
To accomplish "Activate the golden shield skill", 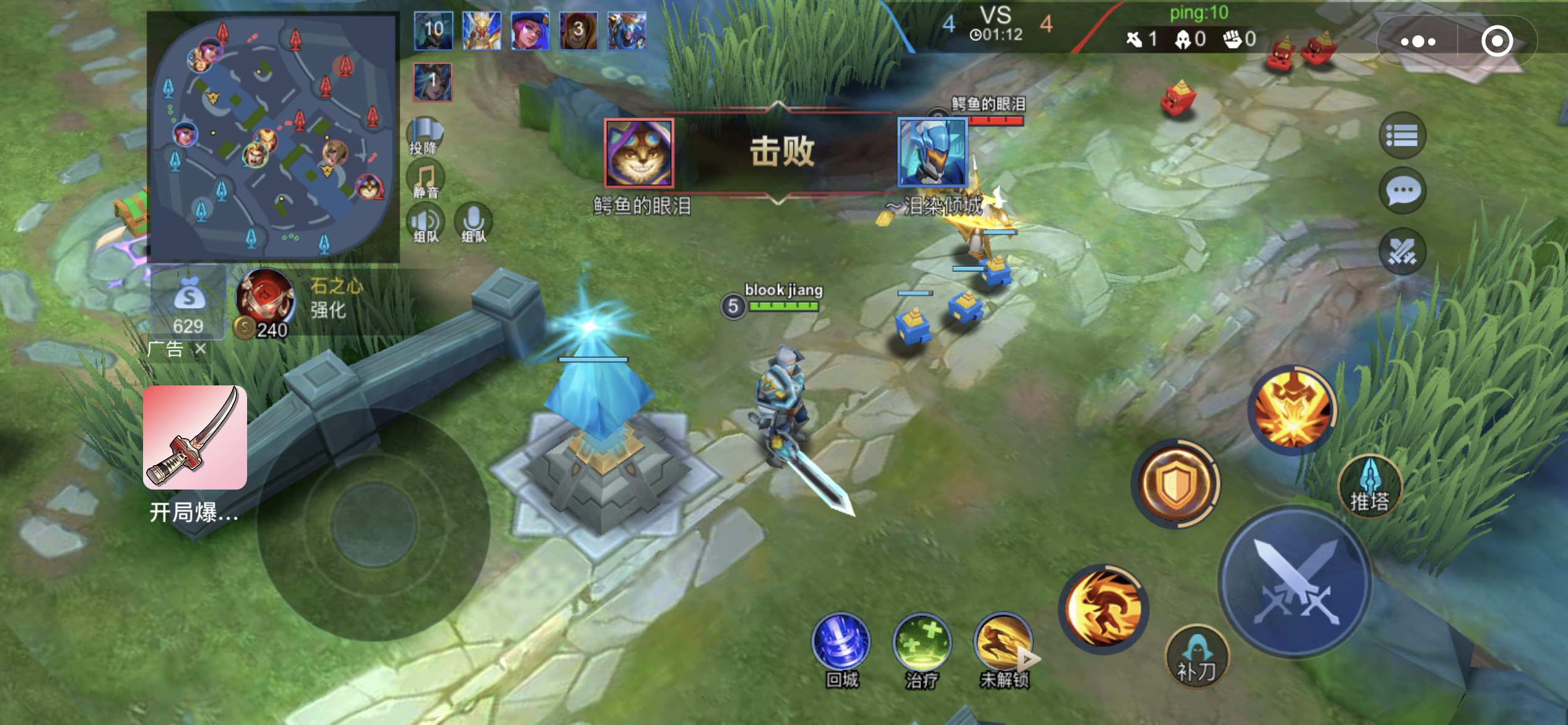I will pos(1175,483).
